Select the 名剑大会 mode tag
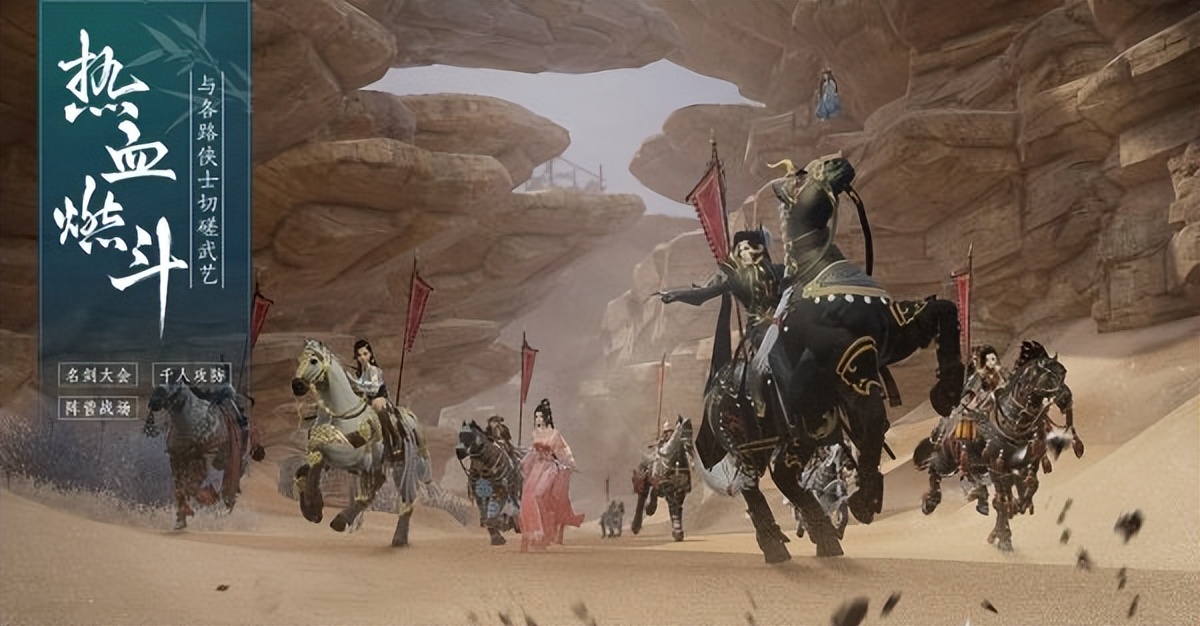This screenshot has width=1200, height=626. [x=97, y=375]
